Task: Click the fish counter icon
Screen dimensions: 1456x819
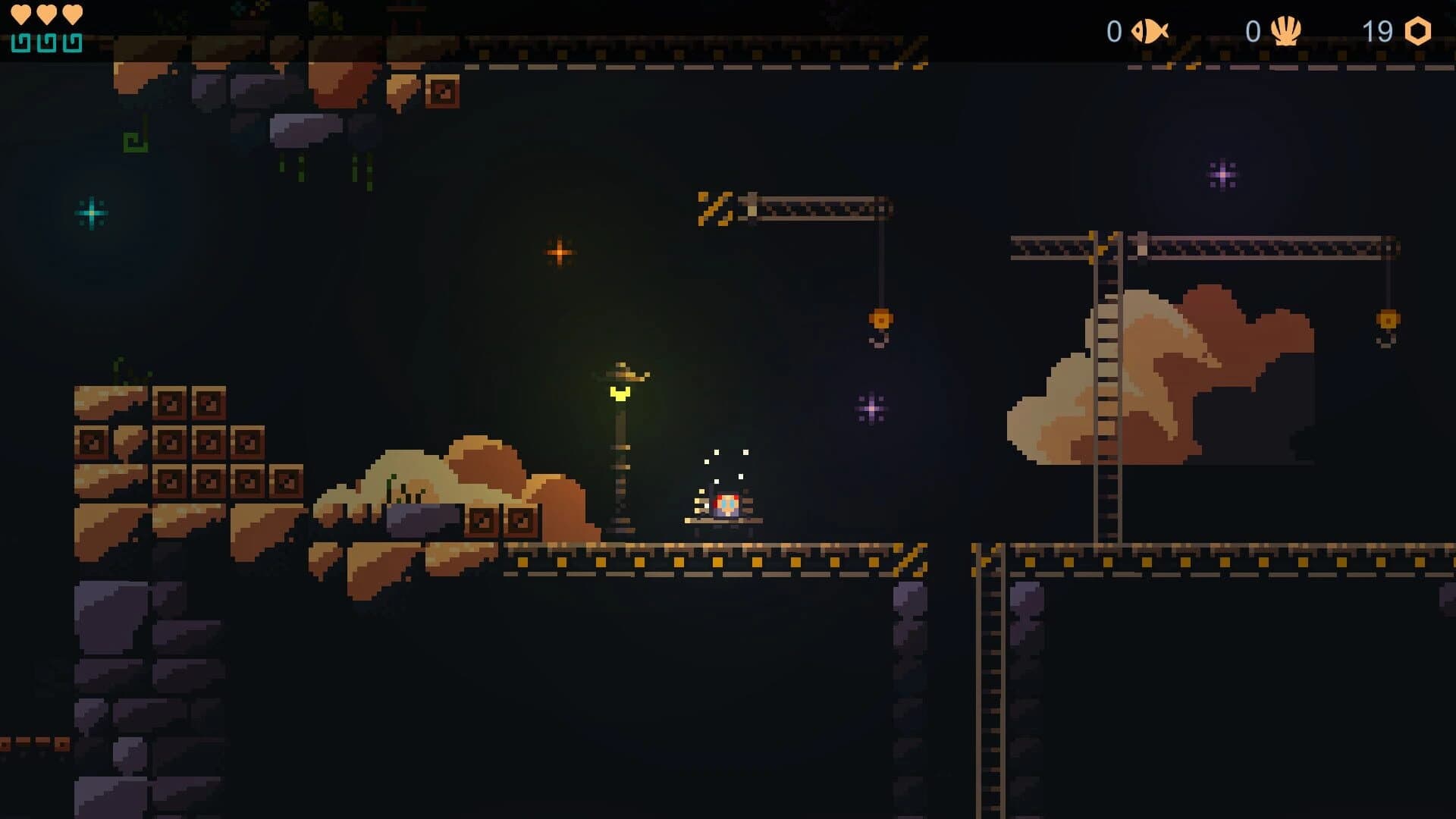Action: (x=1150, y=32)
